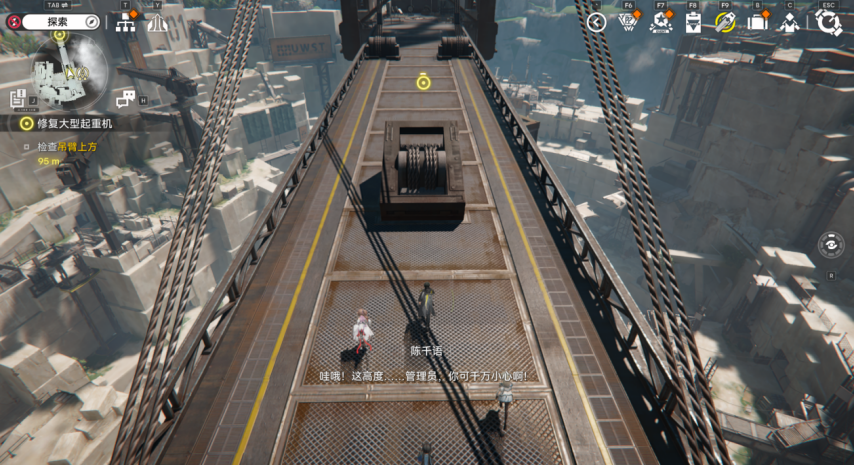
Task: Open the operator character icon
Action: tap(790, 22)
